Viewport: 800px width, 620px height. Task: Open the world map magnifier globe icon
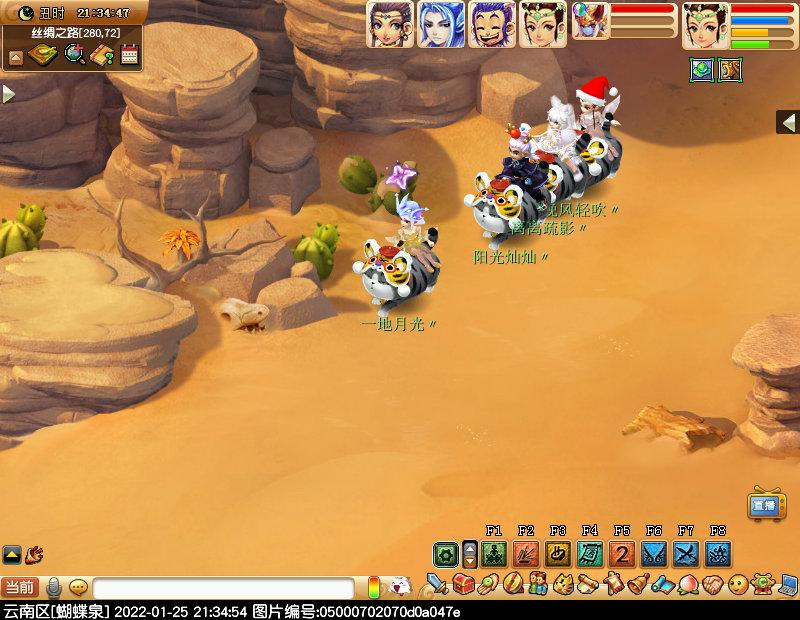click(x=74, y=55)
